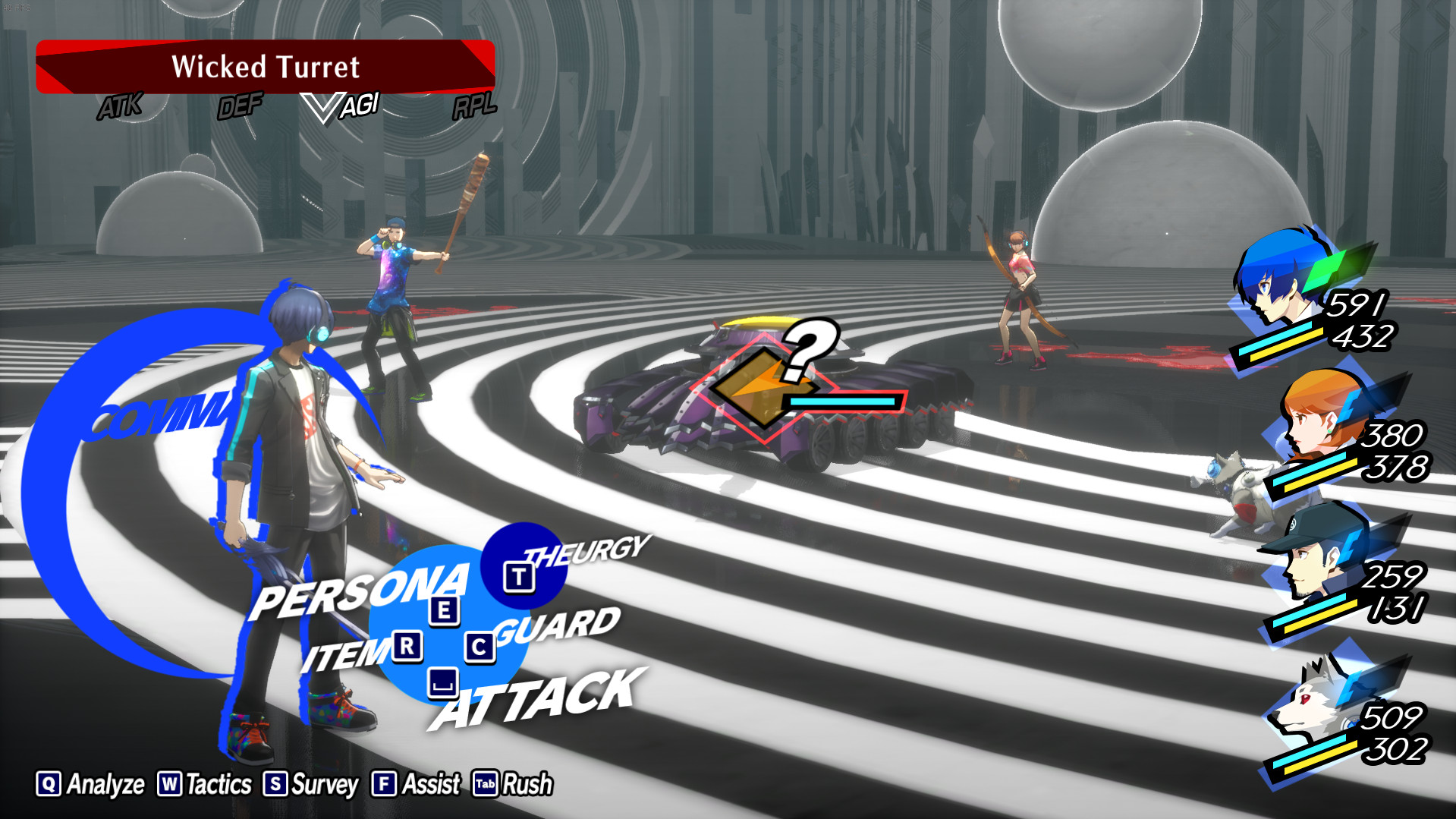Expand the ATK stat label details
This screenshot has width=1456, height=819.
(x=121, y=106)
